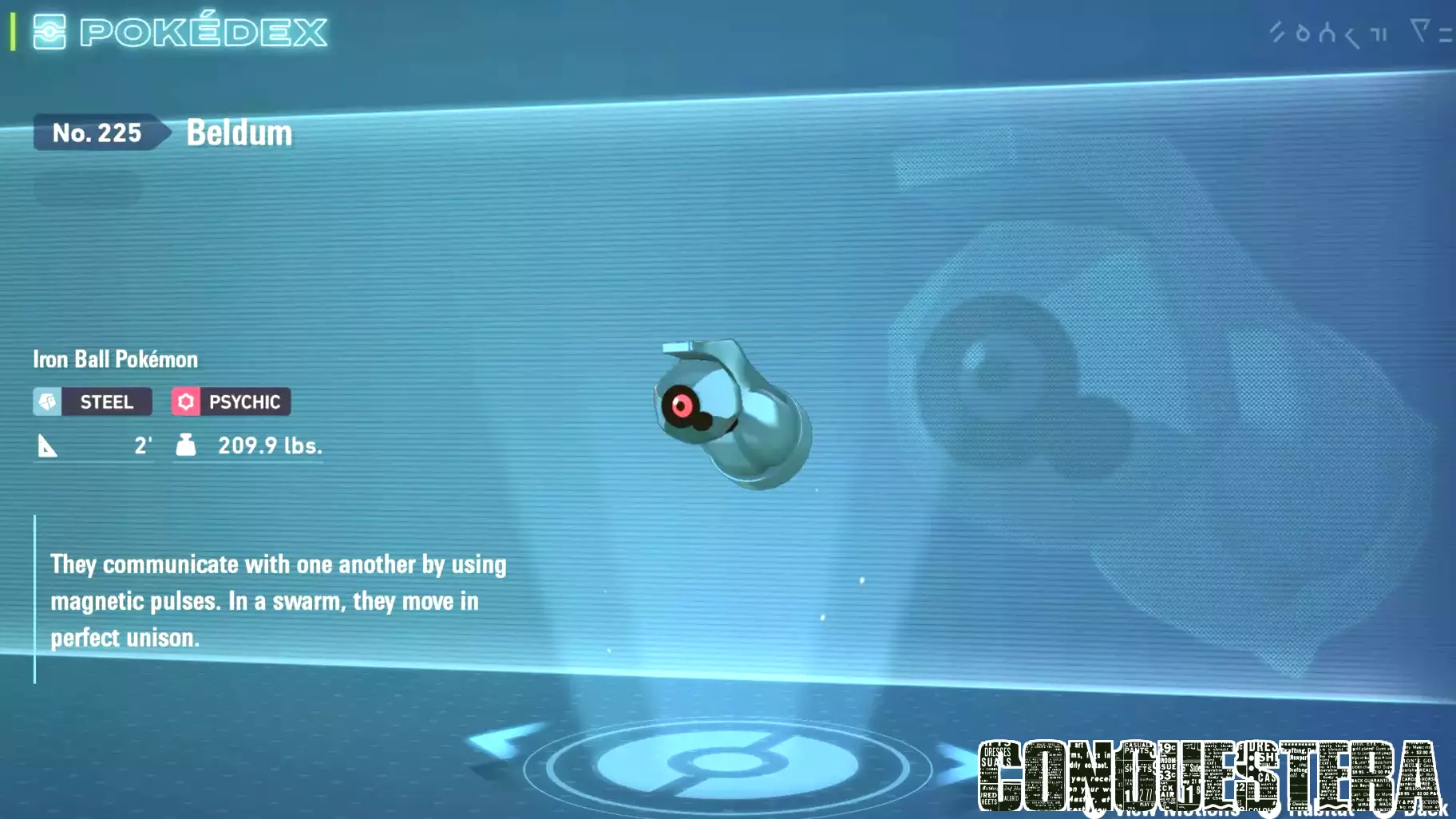Toggle display of the Iron Ball Pokémon category label
1456x819 pixels.
pos(114,359)
